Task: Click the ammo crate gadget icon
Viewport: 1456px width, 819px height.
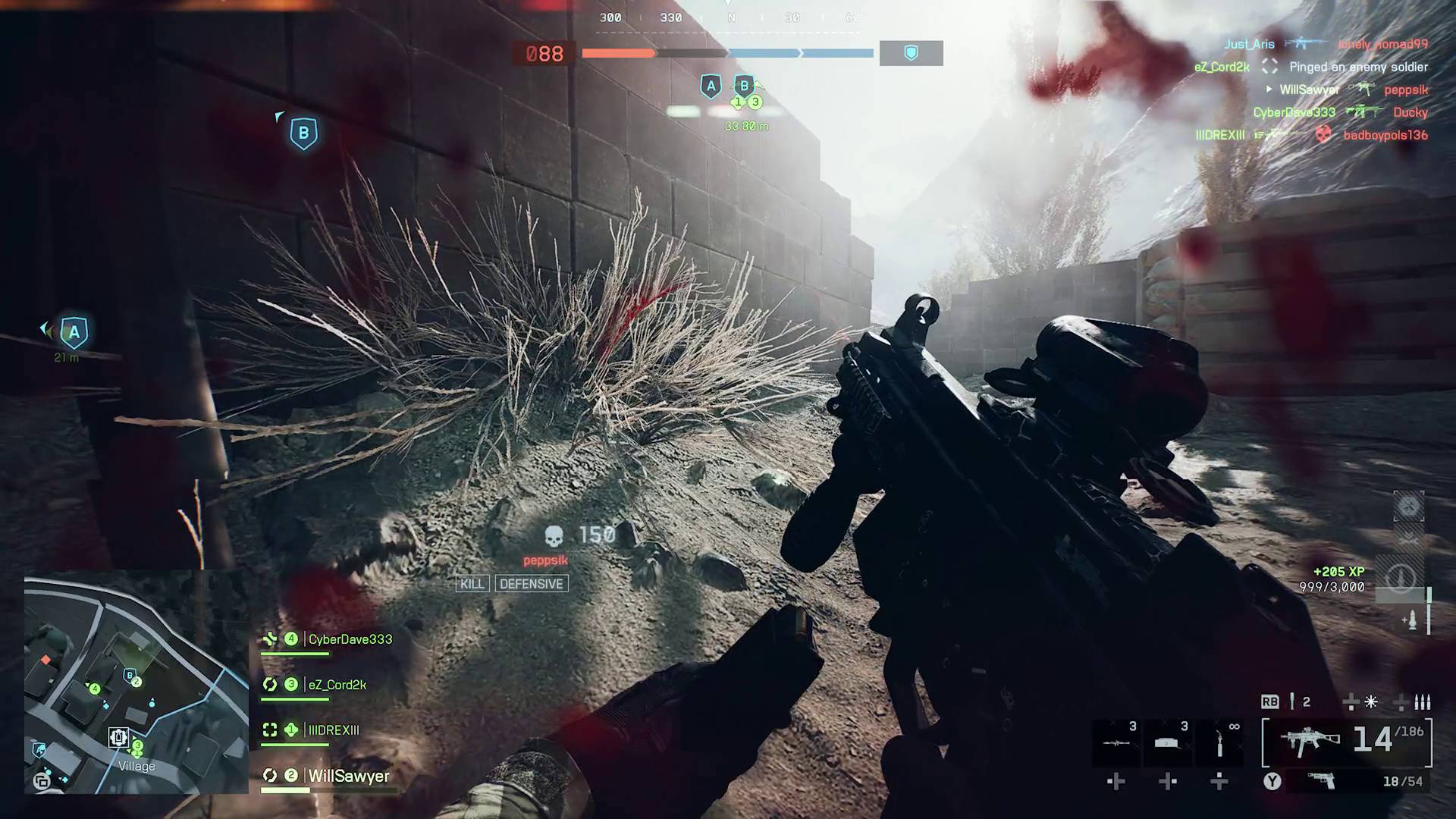Action: pyautogui.click(x=1168, y=743)
